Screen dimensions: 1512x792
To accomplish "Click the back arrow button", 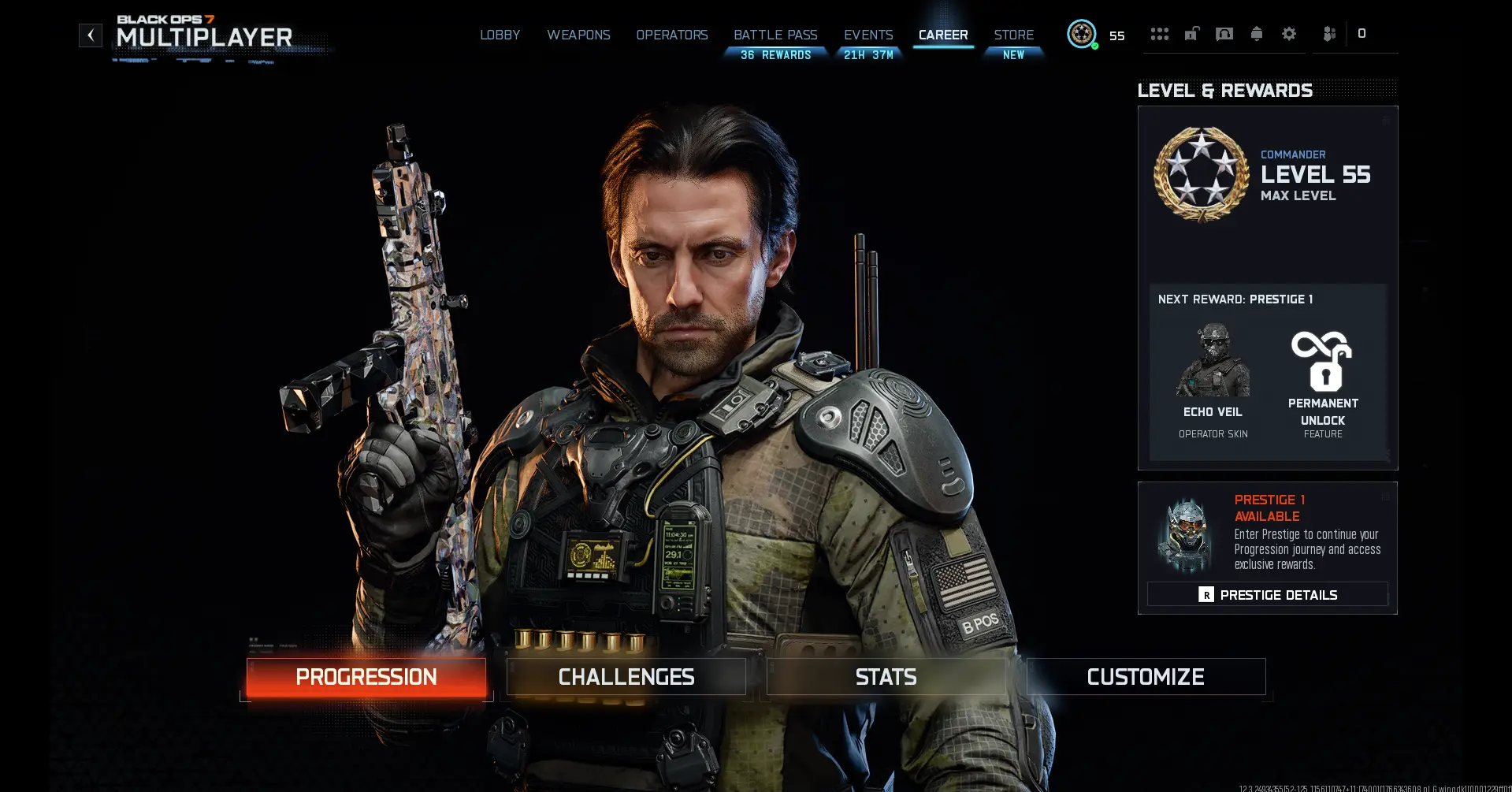I will tap(91, 35).
